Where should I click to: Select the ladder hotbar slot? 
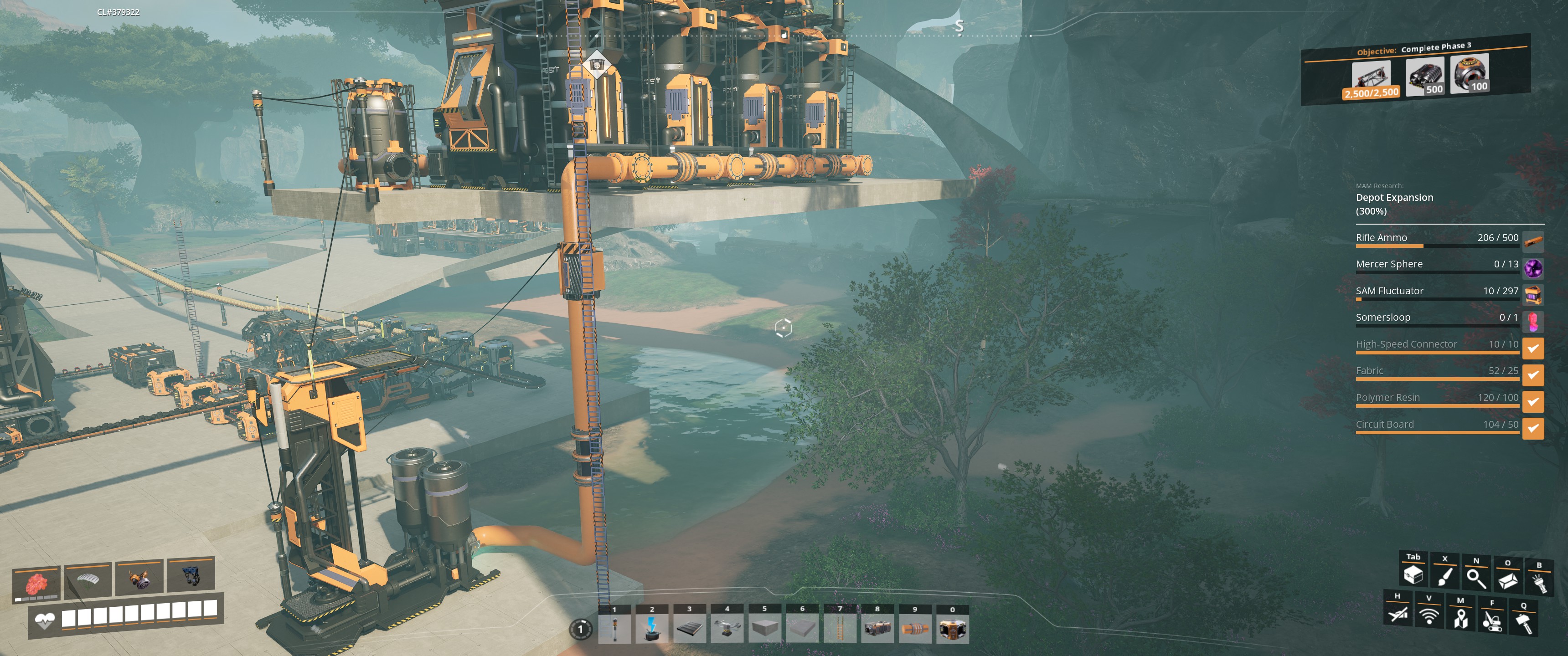tap(840, 628)
